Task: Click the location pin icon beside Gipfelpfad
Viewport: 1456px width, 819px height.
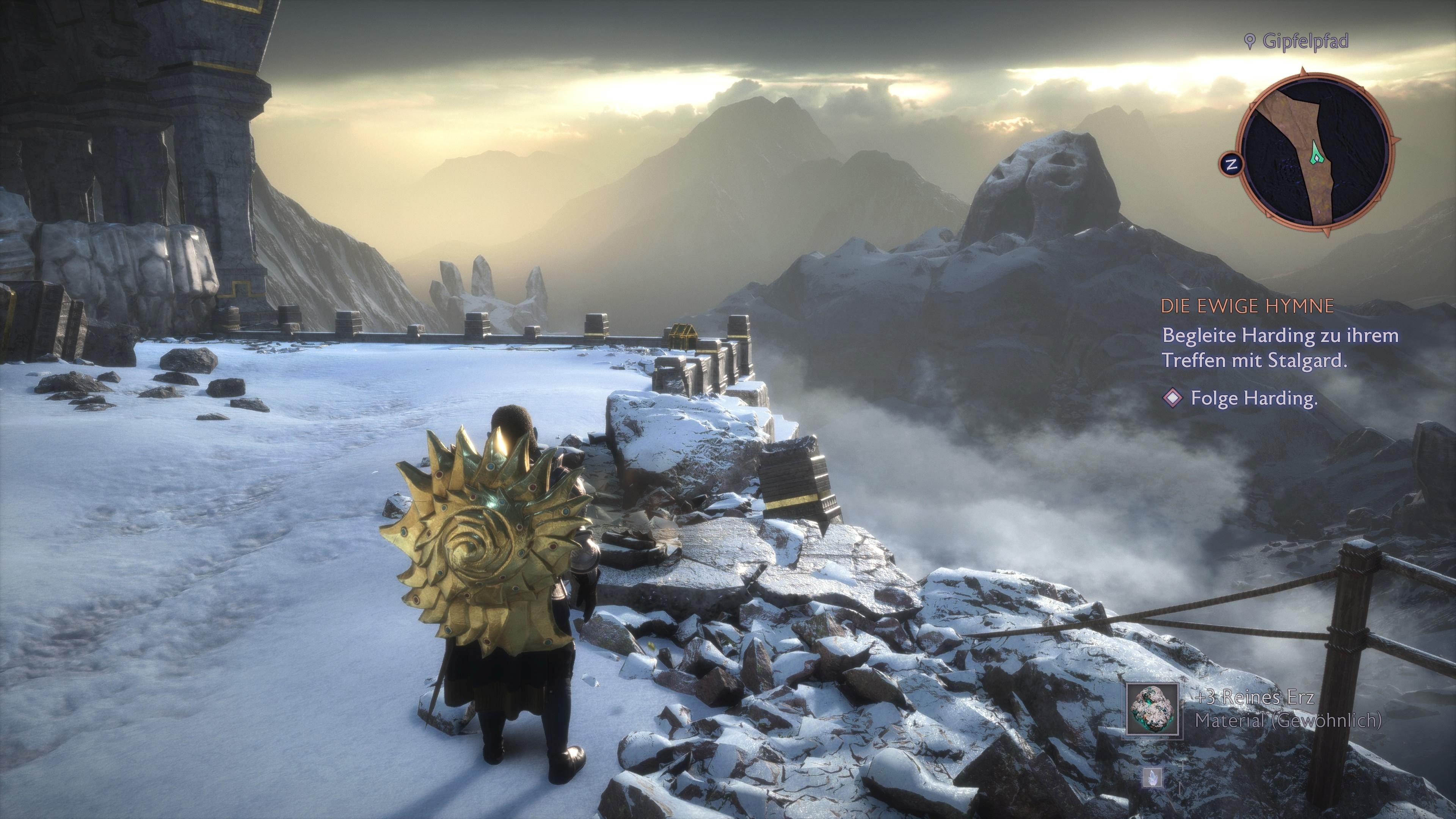Action: (1251, 41)
